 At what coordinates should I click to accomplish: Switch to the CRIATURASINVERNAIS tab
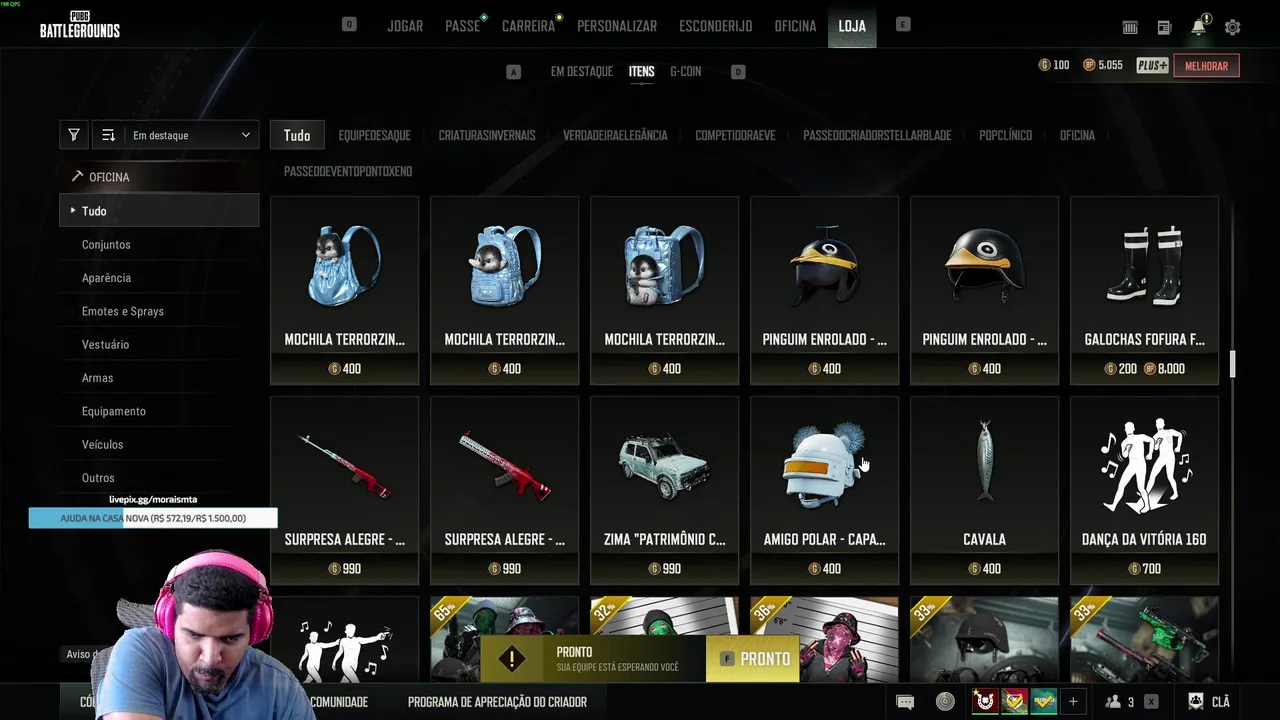click(x=487, y=136)
